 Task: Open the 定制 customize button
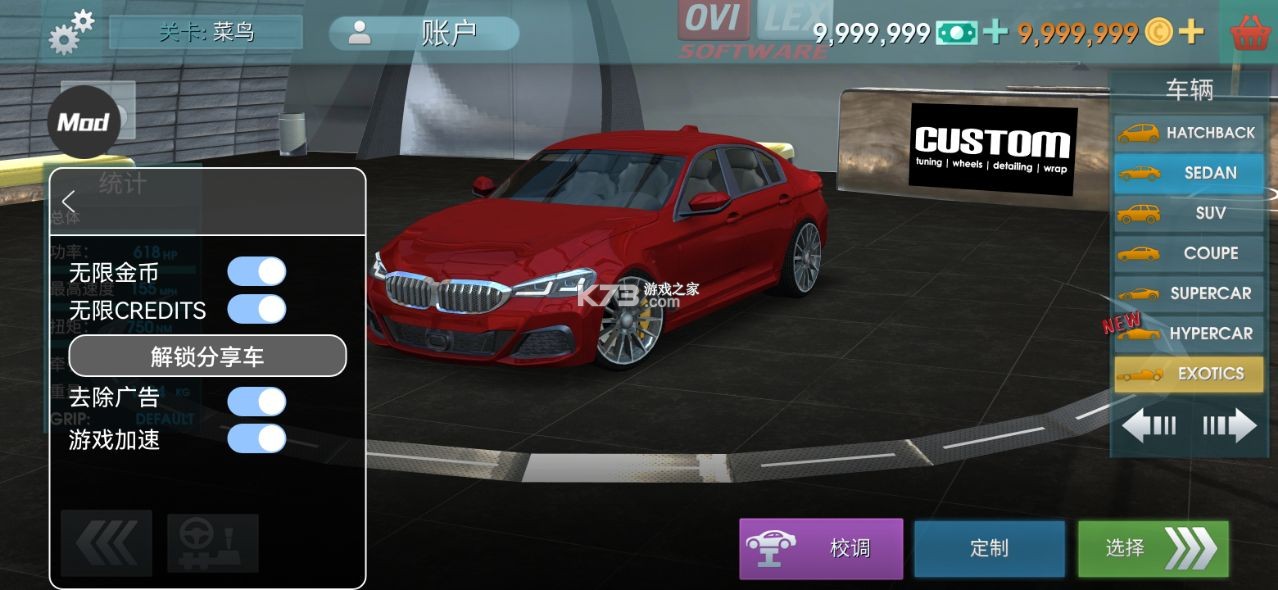pyautogui.click(x=989, y=548)
